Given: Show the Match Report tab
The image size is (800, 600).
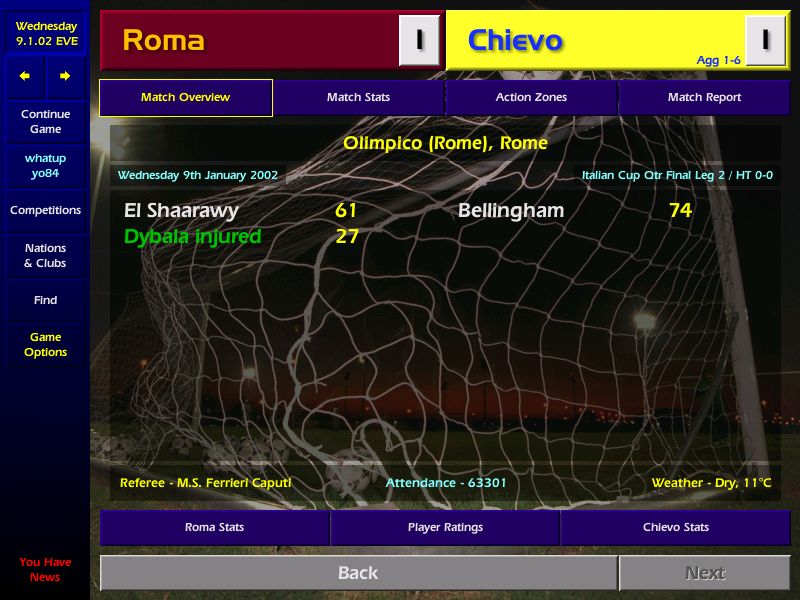Looking at the screenshot, I should [704, 97].
